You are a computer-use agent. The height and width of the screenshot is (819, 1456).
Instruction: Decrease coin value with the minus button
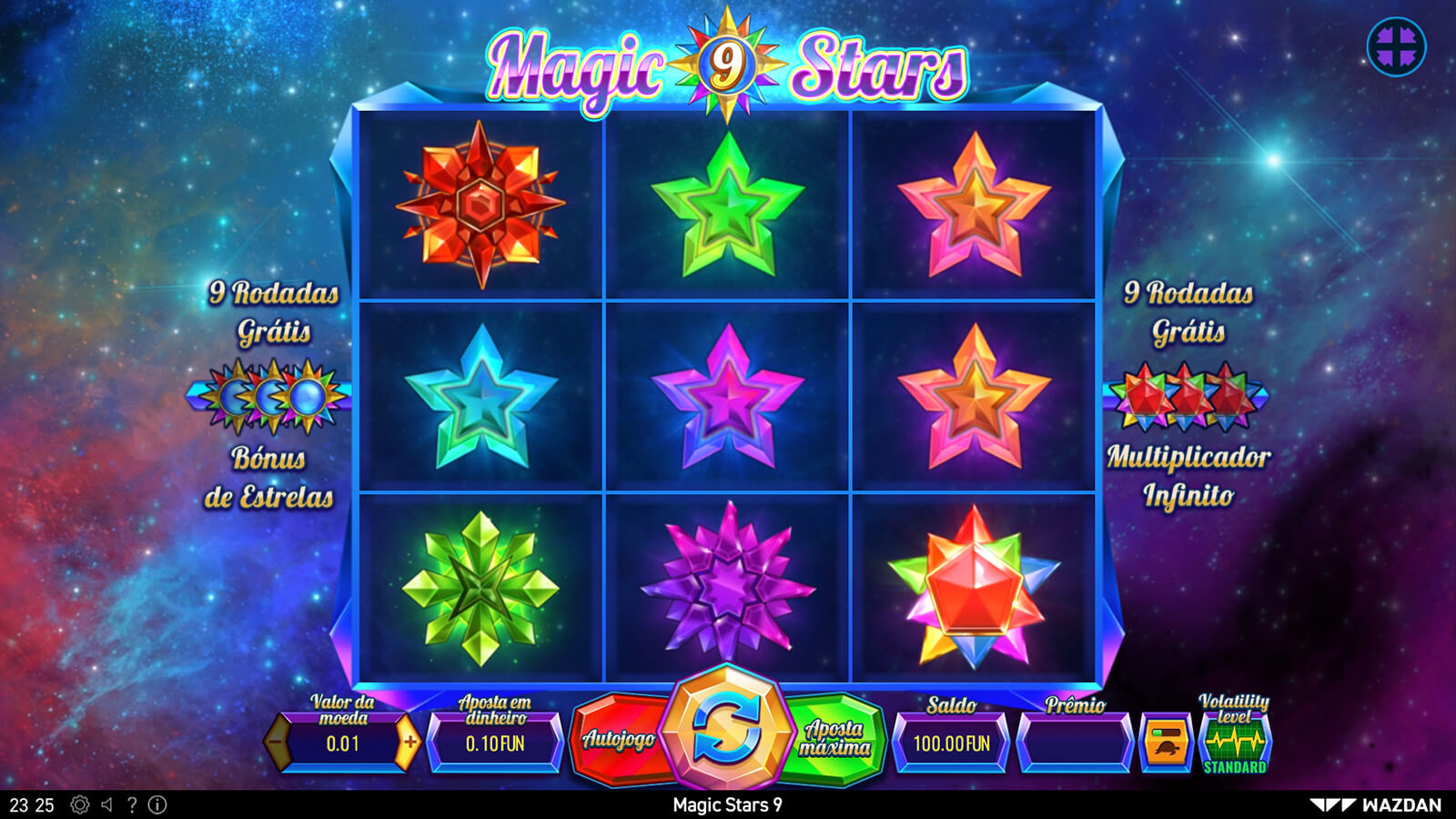[x=277, y=743]
